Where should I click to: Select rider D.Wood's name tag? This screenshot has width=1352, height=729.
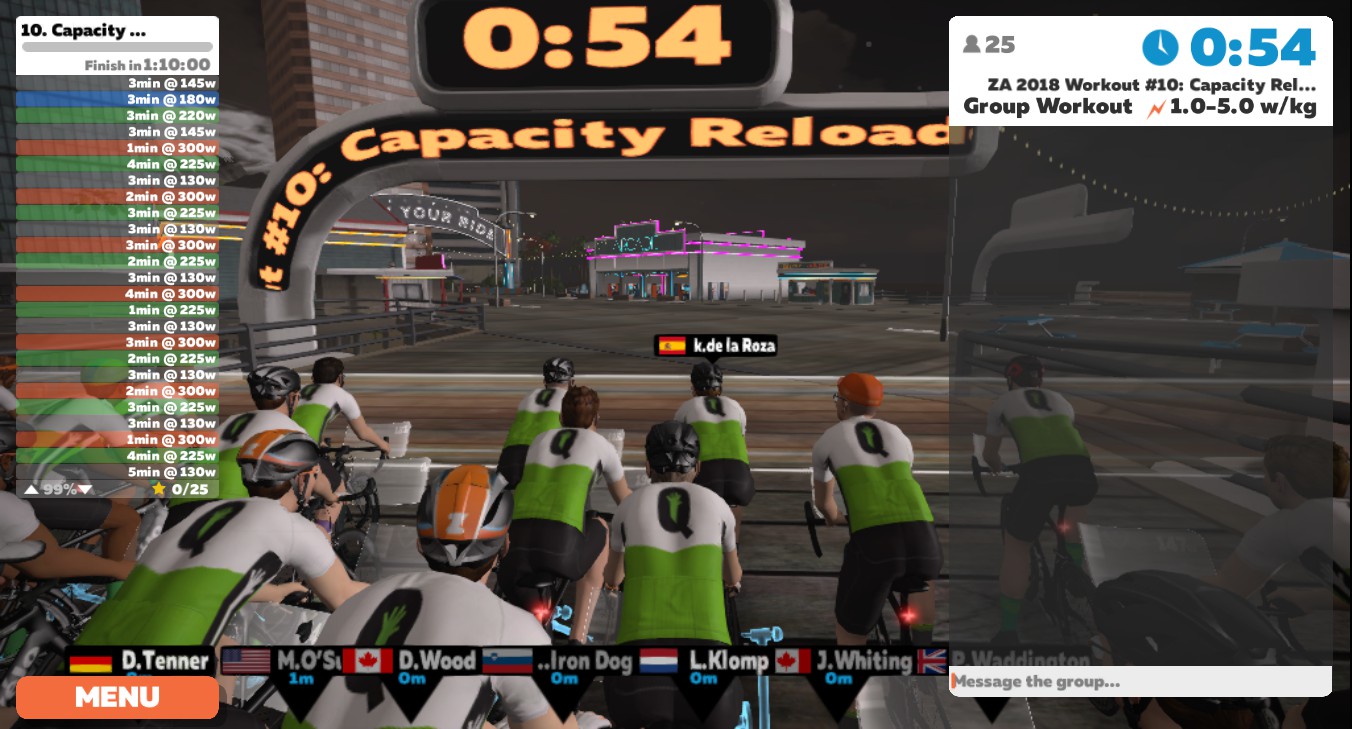[x=411, y=661]
